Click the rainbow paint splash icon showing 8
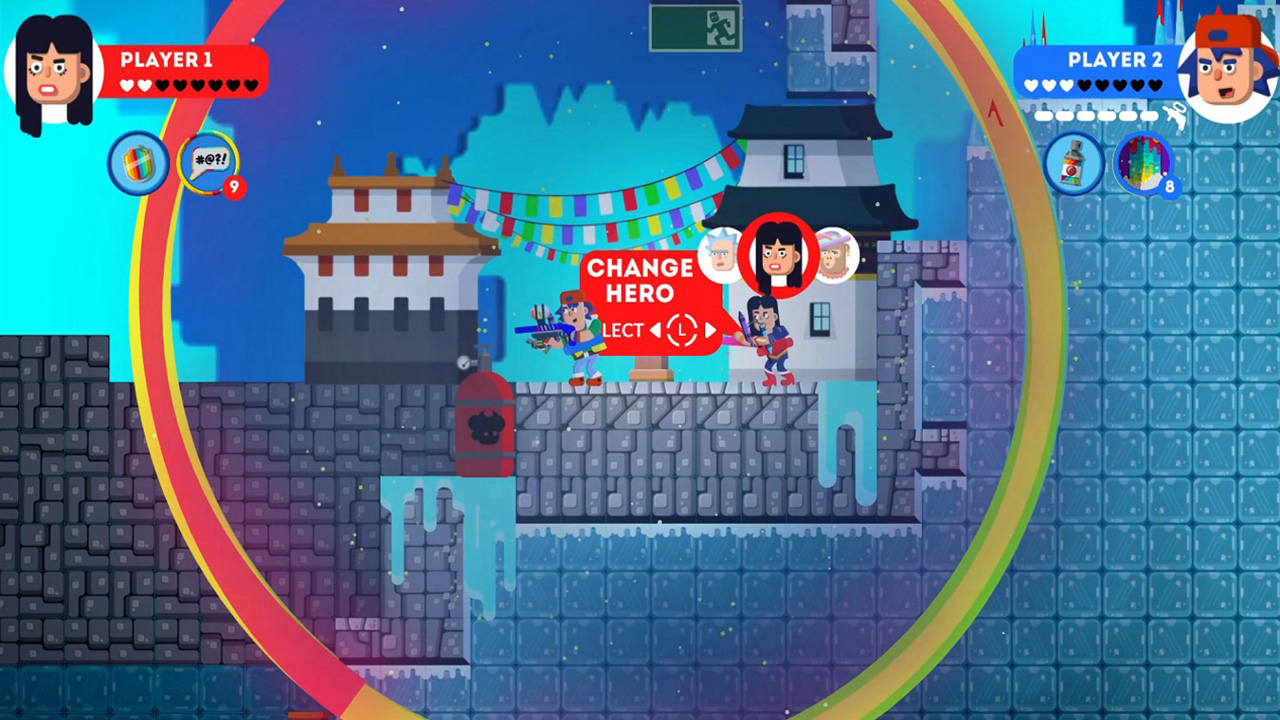1280x720 pixels. coord(1146,164)
